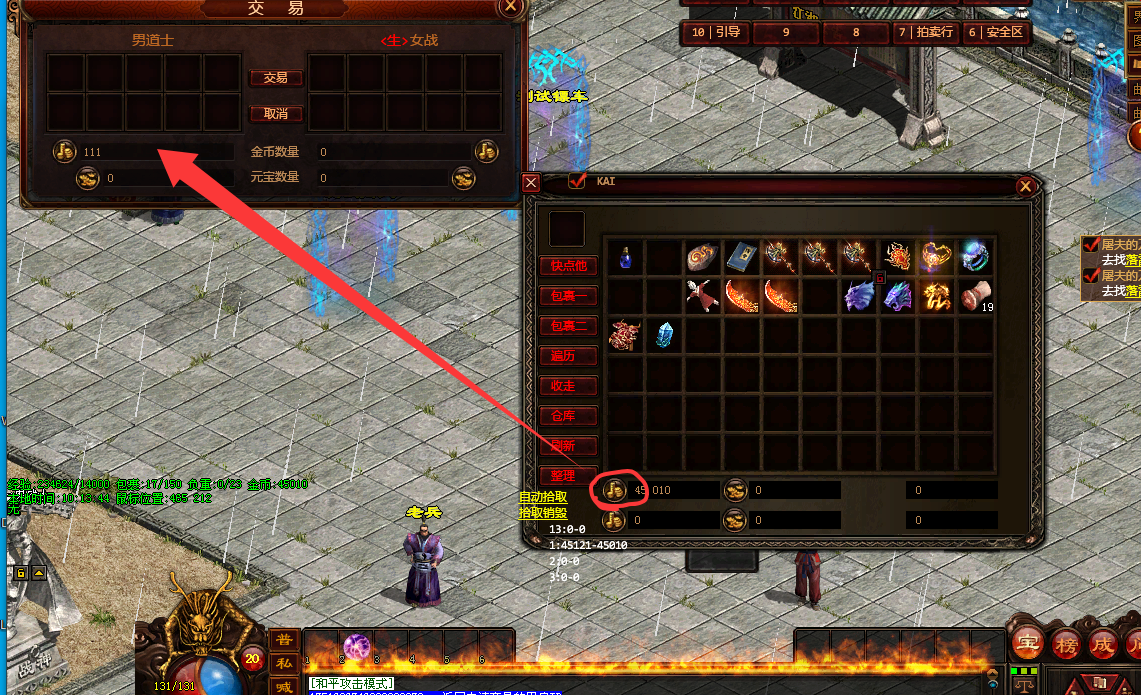Viewport: 1141px width, 695px height.
Task: Select the blue book item
Action: tap(741, 258)
